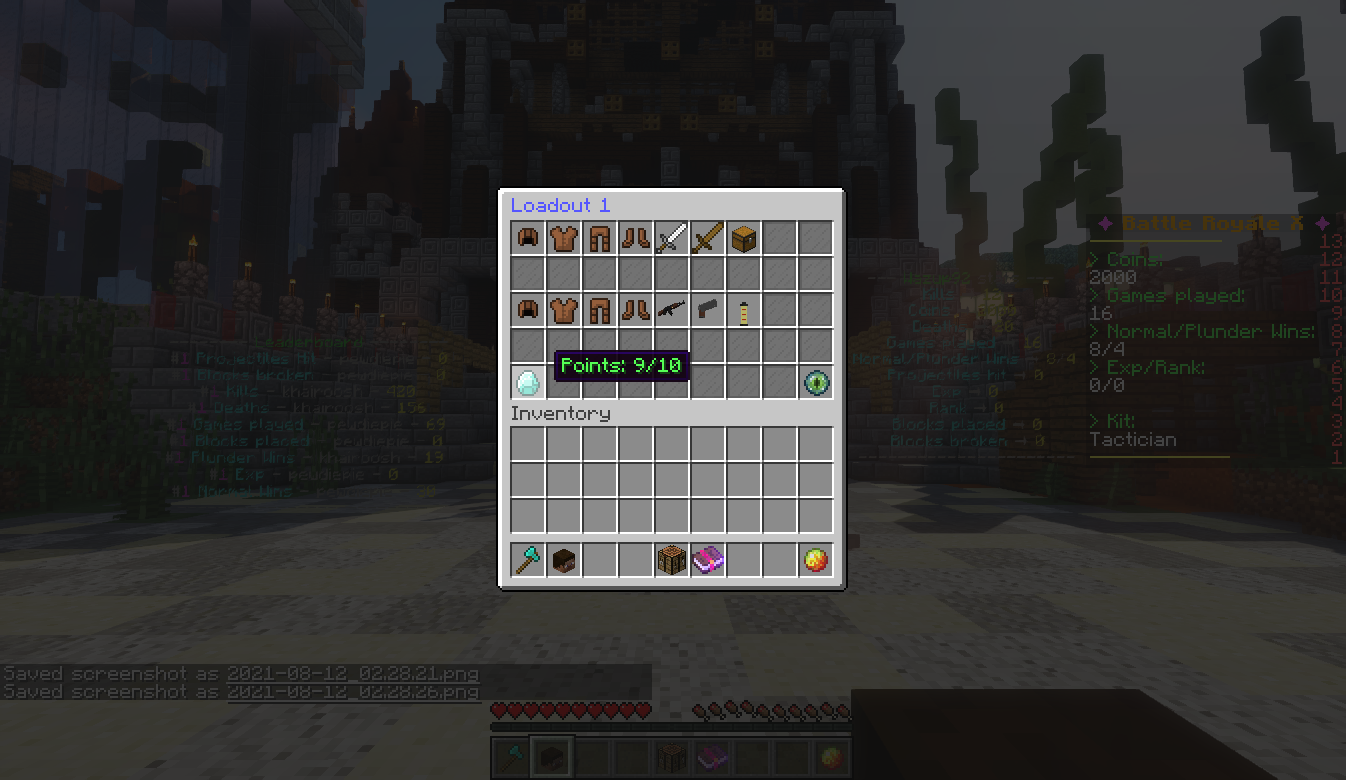
Task: Select the magma cream orb slot
Action: (x=816, y=561)
